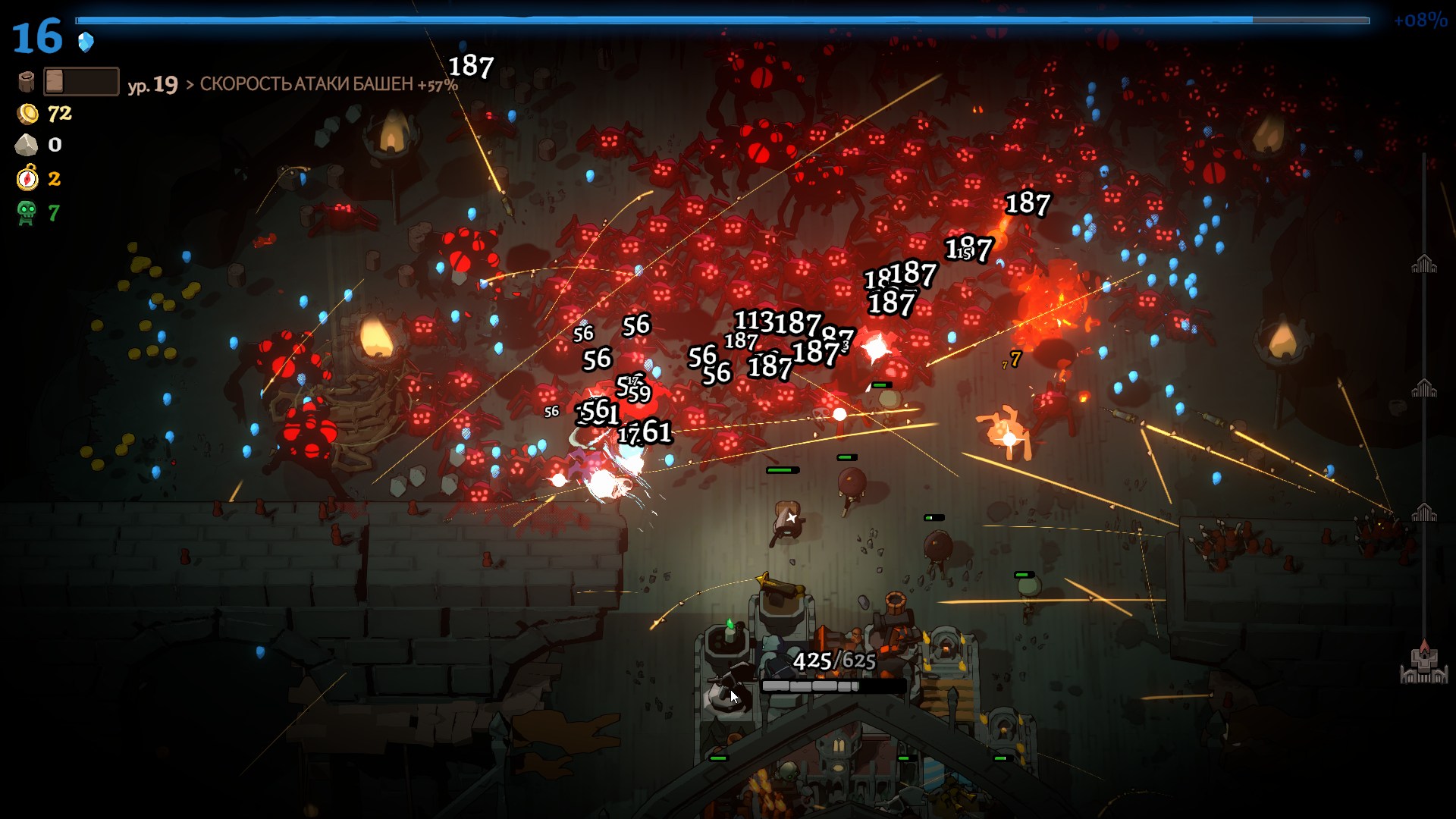The image size is (1456, 819).
Task: Click the gold coin resource icon
Action: click(x=28, y=114)
